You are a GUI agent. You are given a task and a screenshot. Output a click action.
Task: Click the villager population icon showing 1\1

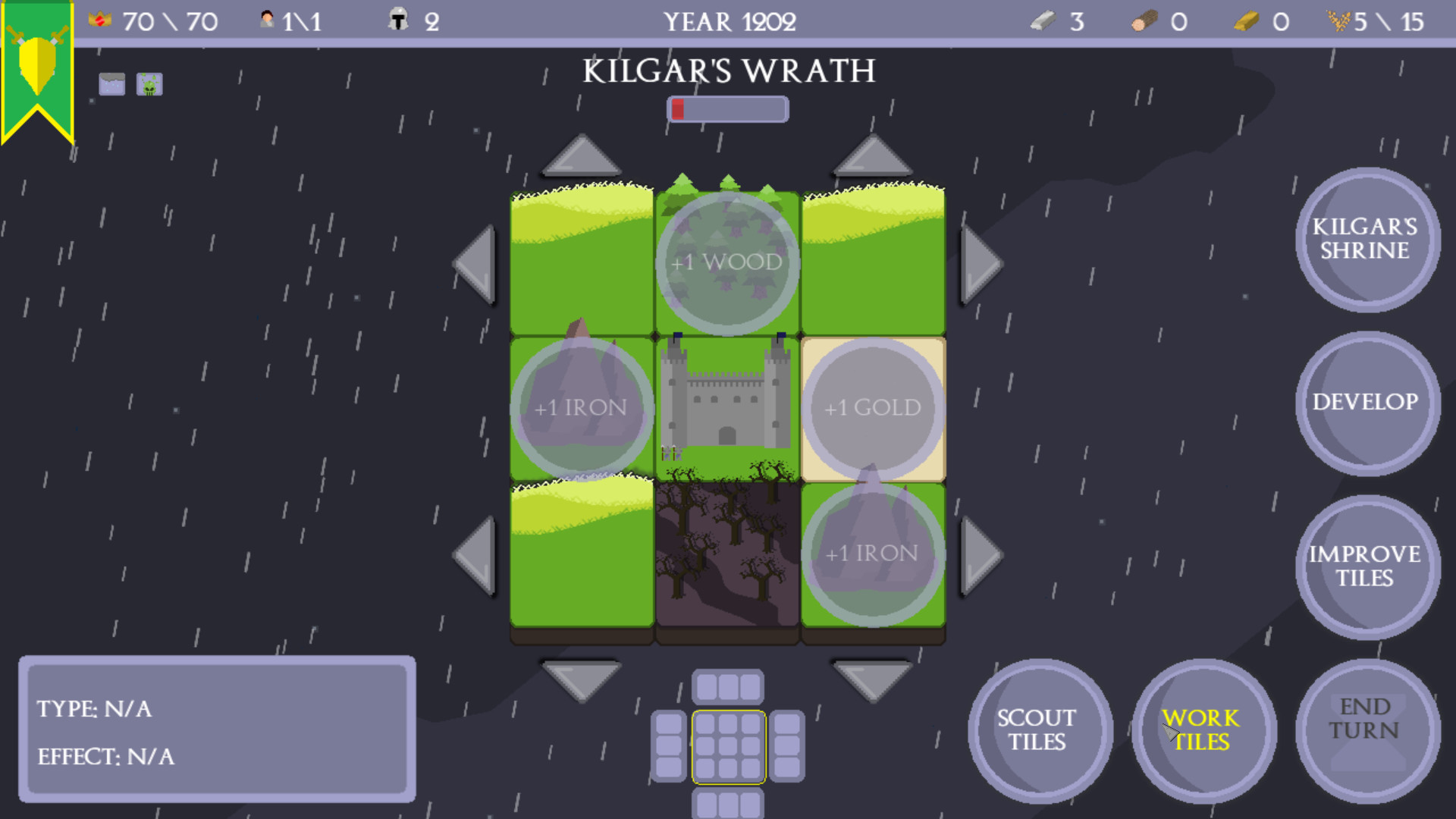267,20
